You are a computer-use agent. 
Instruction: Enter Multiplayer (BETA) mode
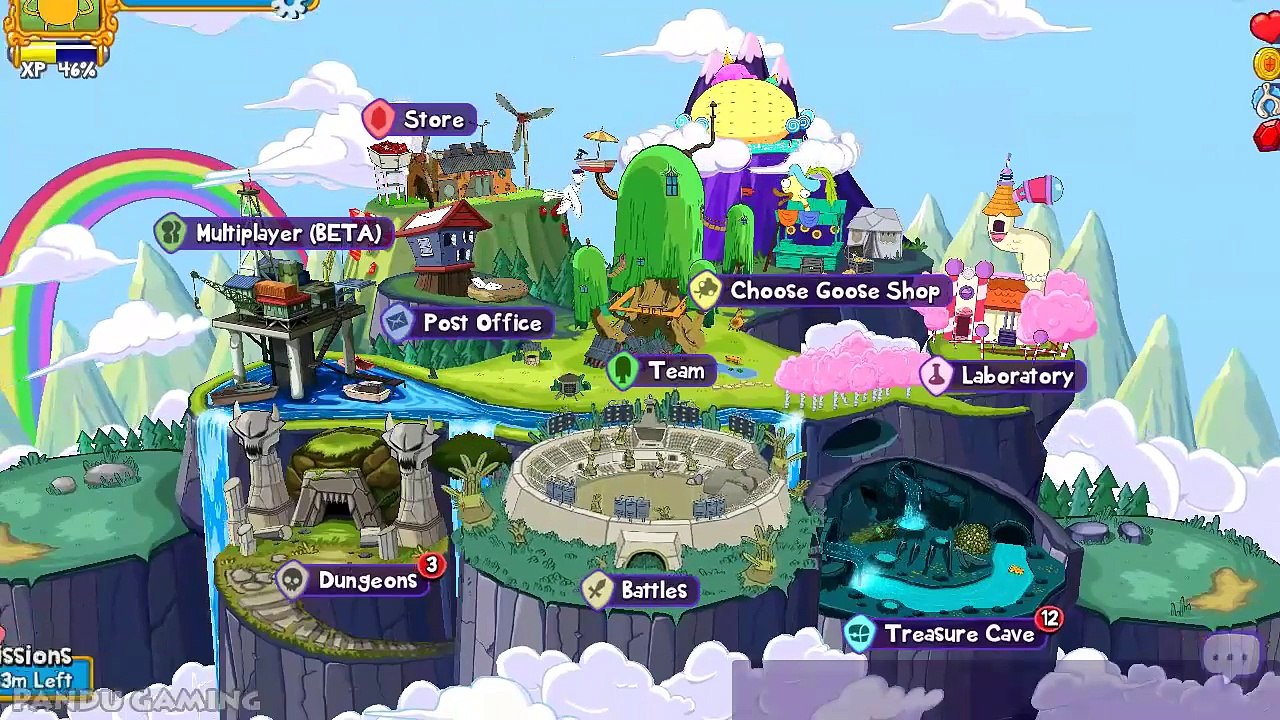coord(272,233)
